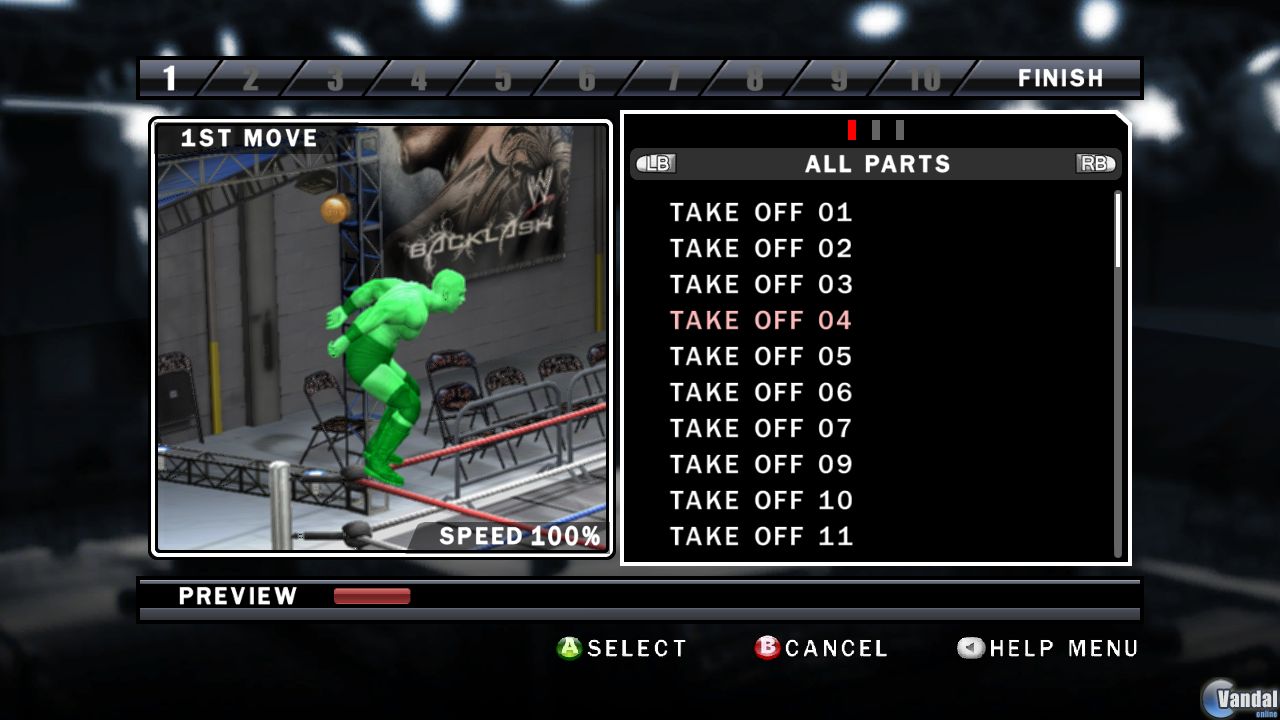This screenshot has height=720, width=1280.
Task: Click the SPEED 100% label
Action: click(x=519, y=535)
